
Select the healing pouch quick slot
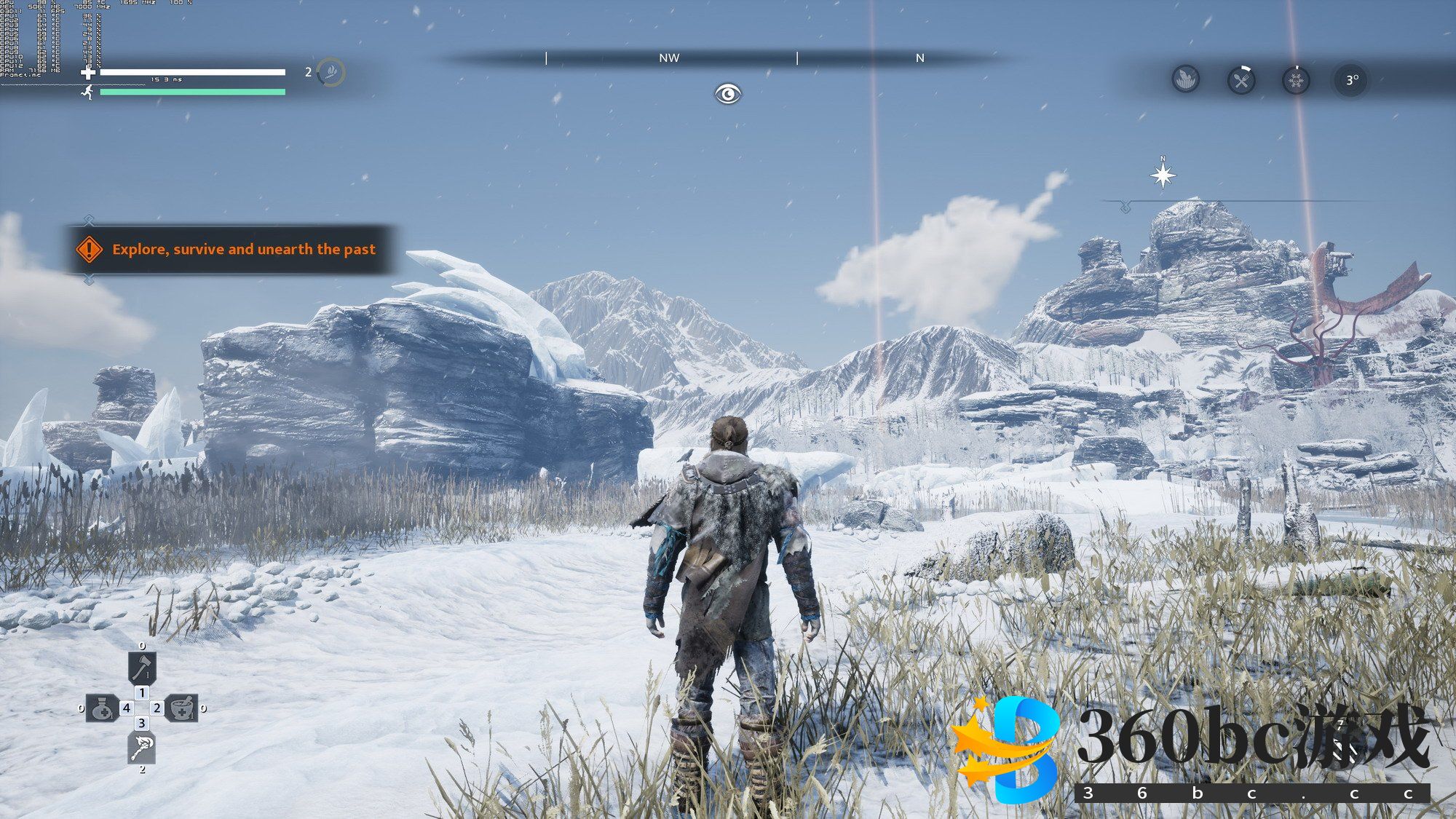[x=103, y=708]
